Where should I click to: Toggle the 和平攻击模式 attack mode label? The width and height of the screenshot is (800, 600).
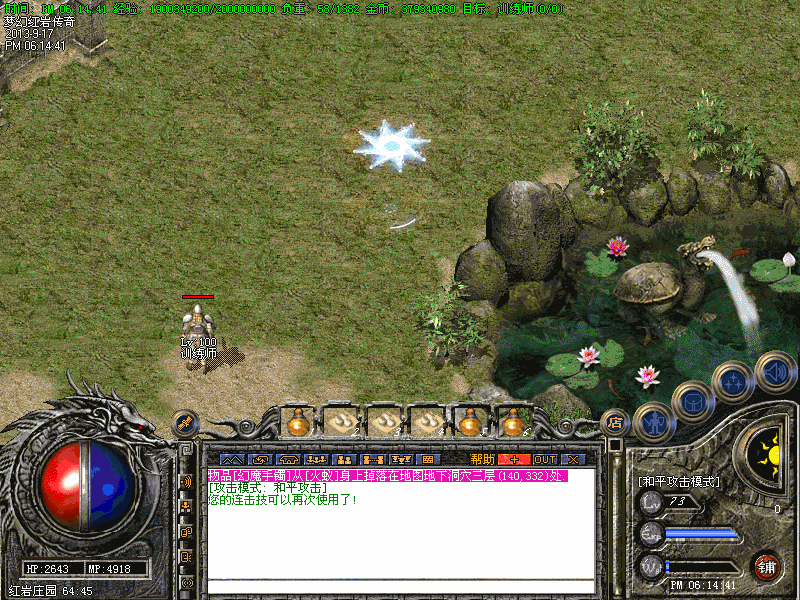click(x=679, y=481)
